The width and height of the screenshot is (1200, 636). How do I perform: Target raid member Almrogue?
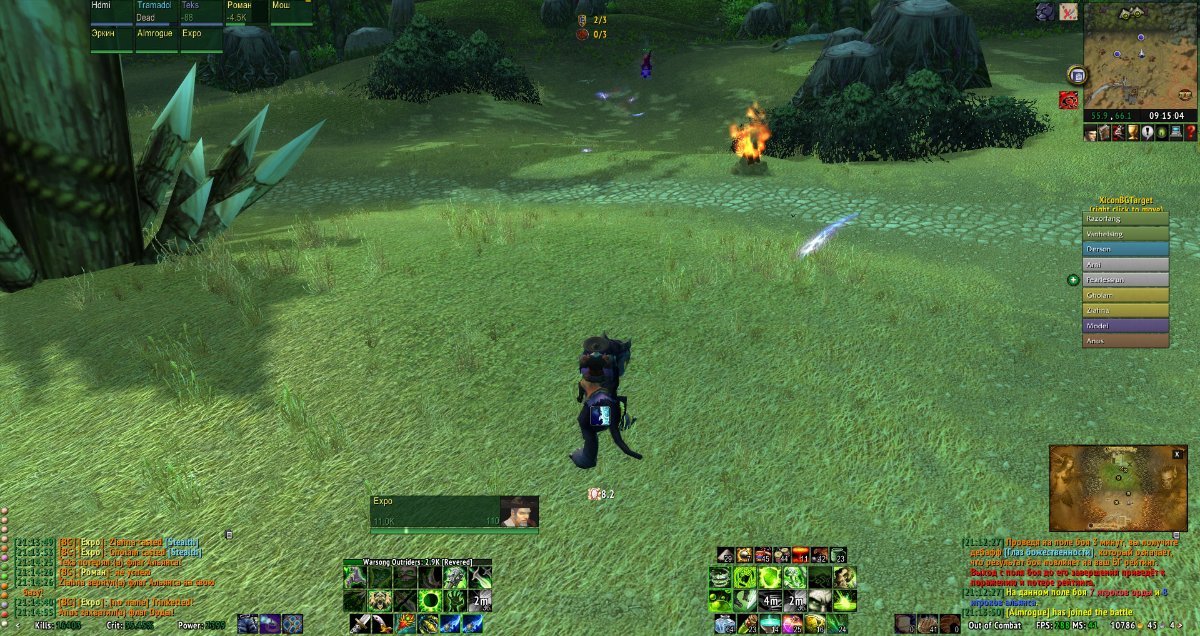(156, 33)
